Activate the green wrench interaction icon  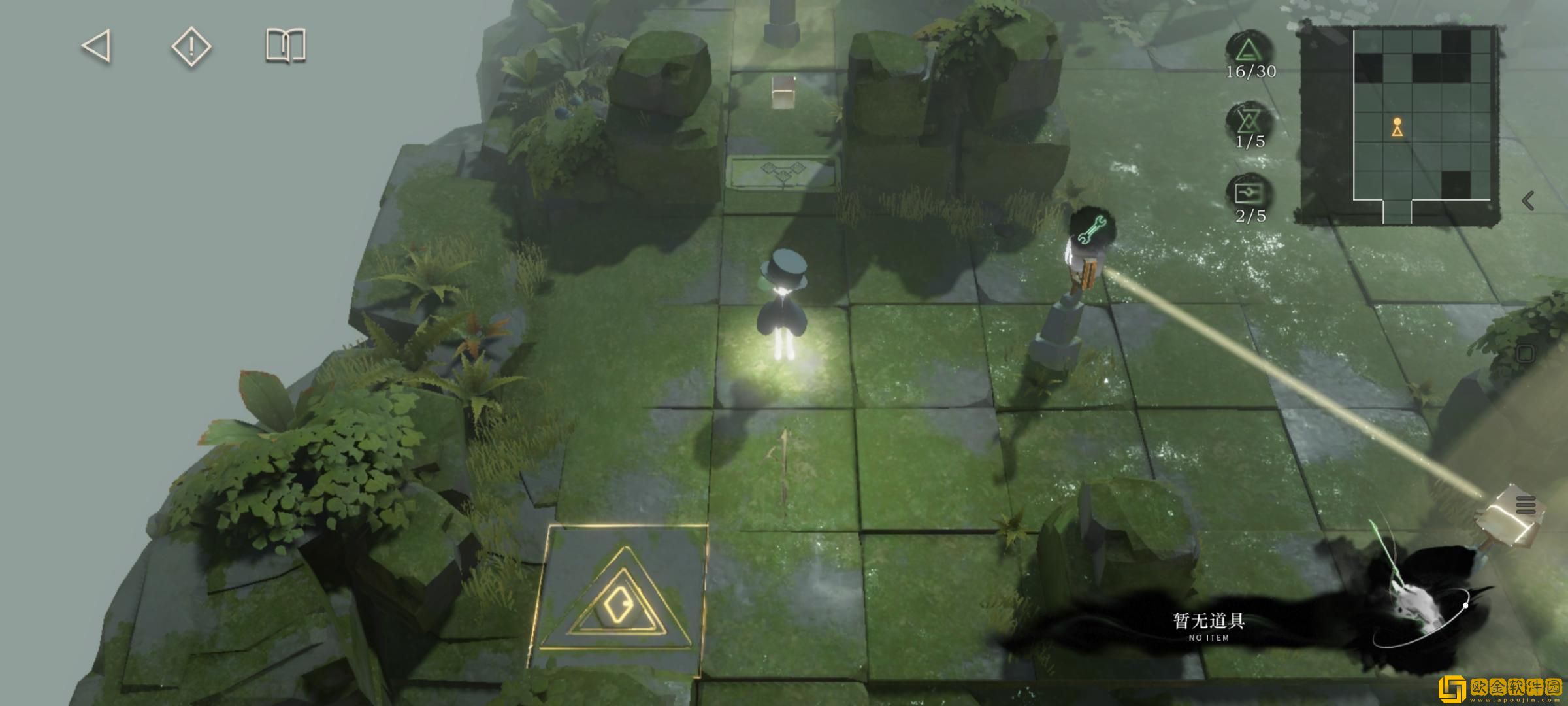point(1091,229)
